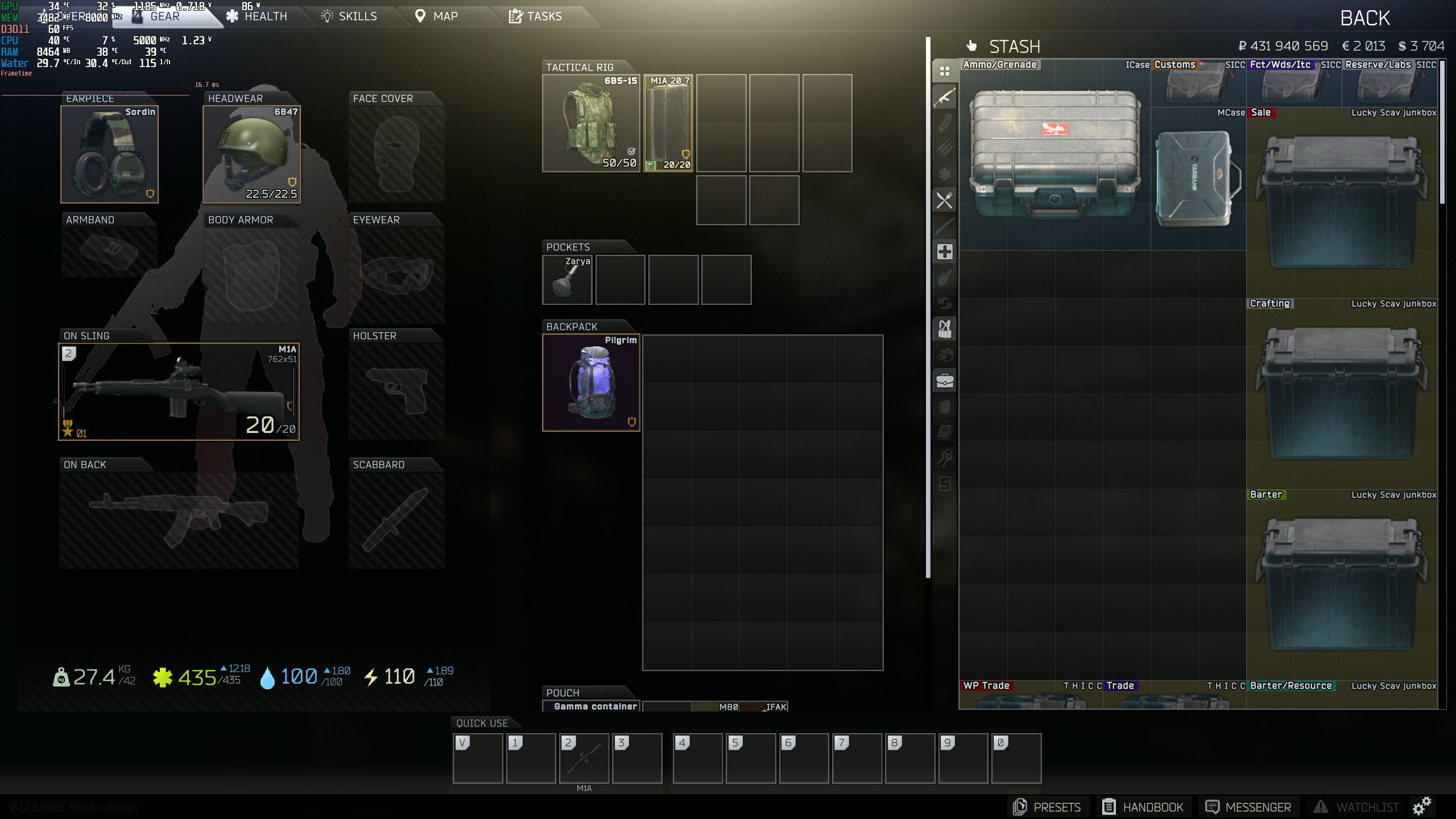
Task: Open the HANDBOOK from the bottom bar
Action: click(x=1144, y=806)
